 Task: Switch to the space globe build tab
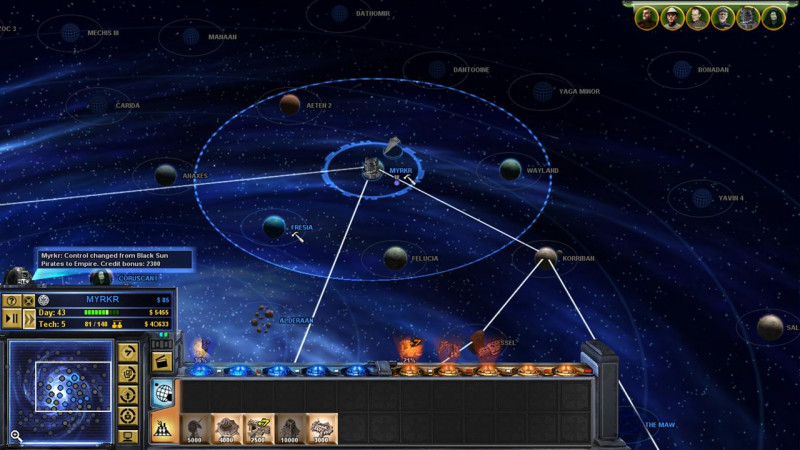[x=162, y=394]
